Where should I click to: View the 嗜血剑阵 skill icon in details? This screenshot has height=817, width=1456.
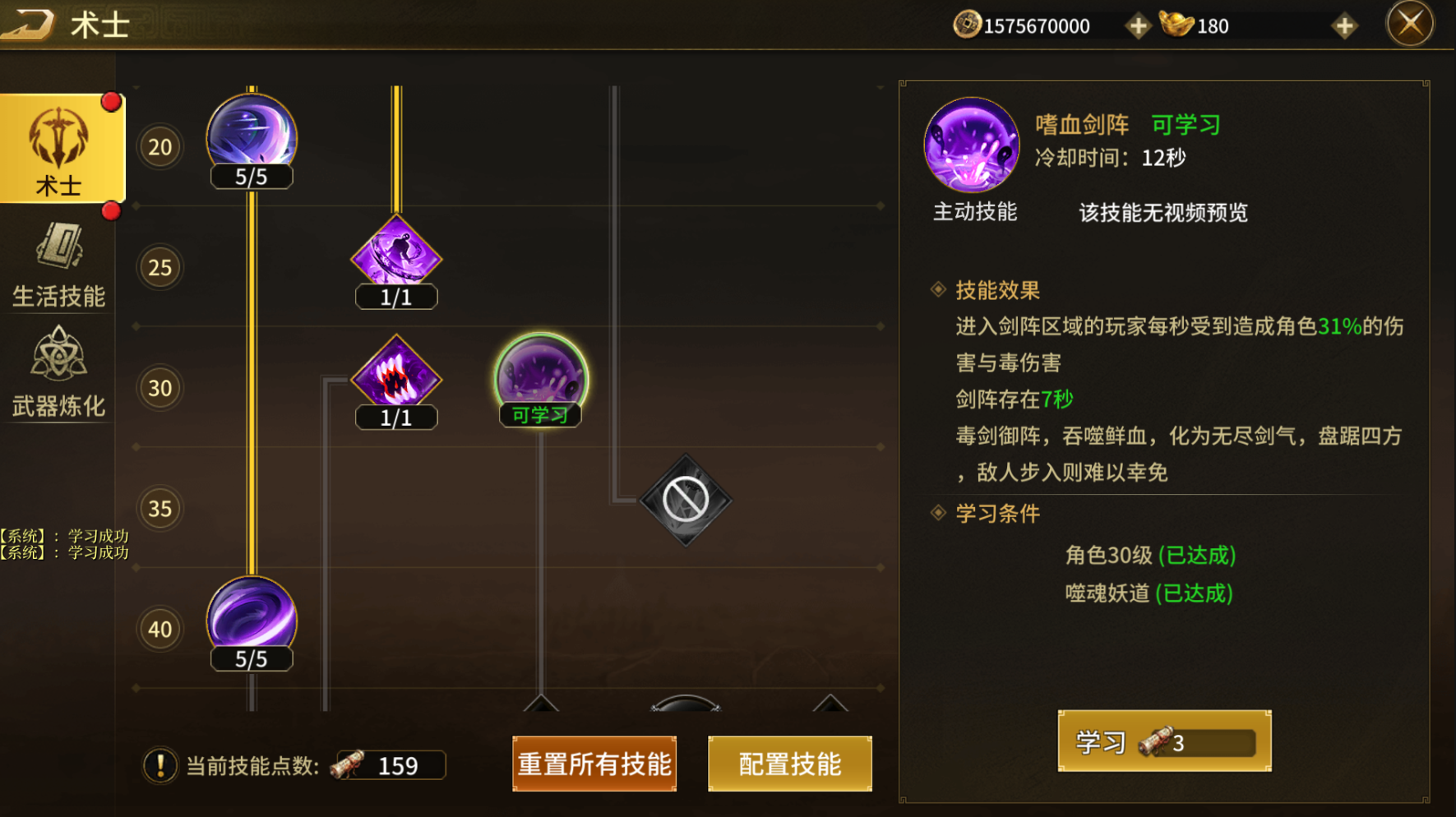tap(971, 145)
